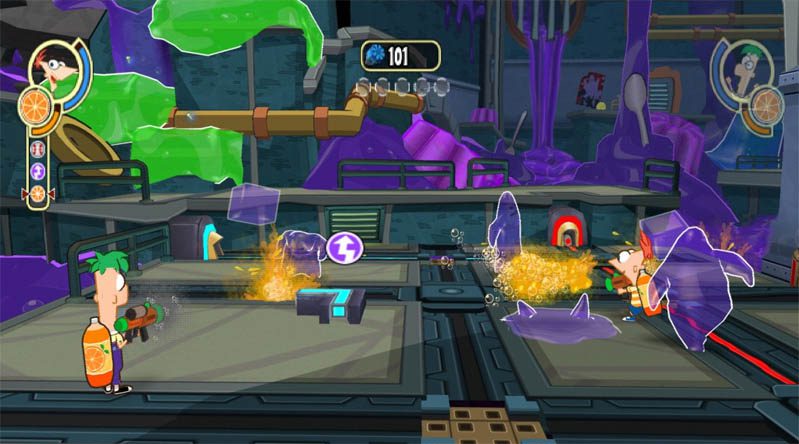Image resolution: width=799 pixels, height=444 pixels.
Task: Select Ferb's orange soda weapon icon
Action: pyautogui.click(x=767, y=104)
